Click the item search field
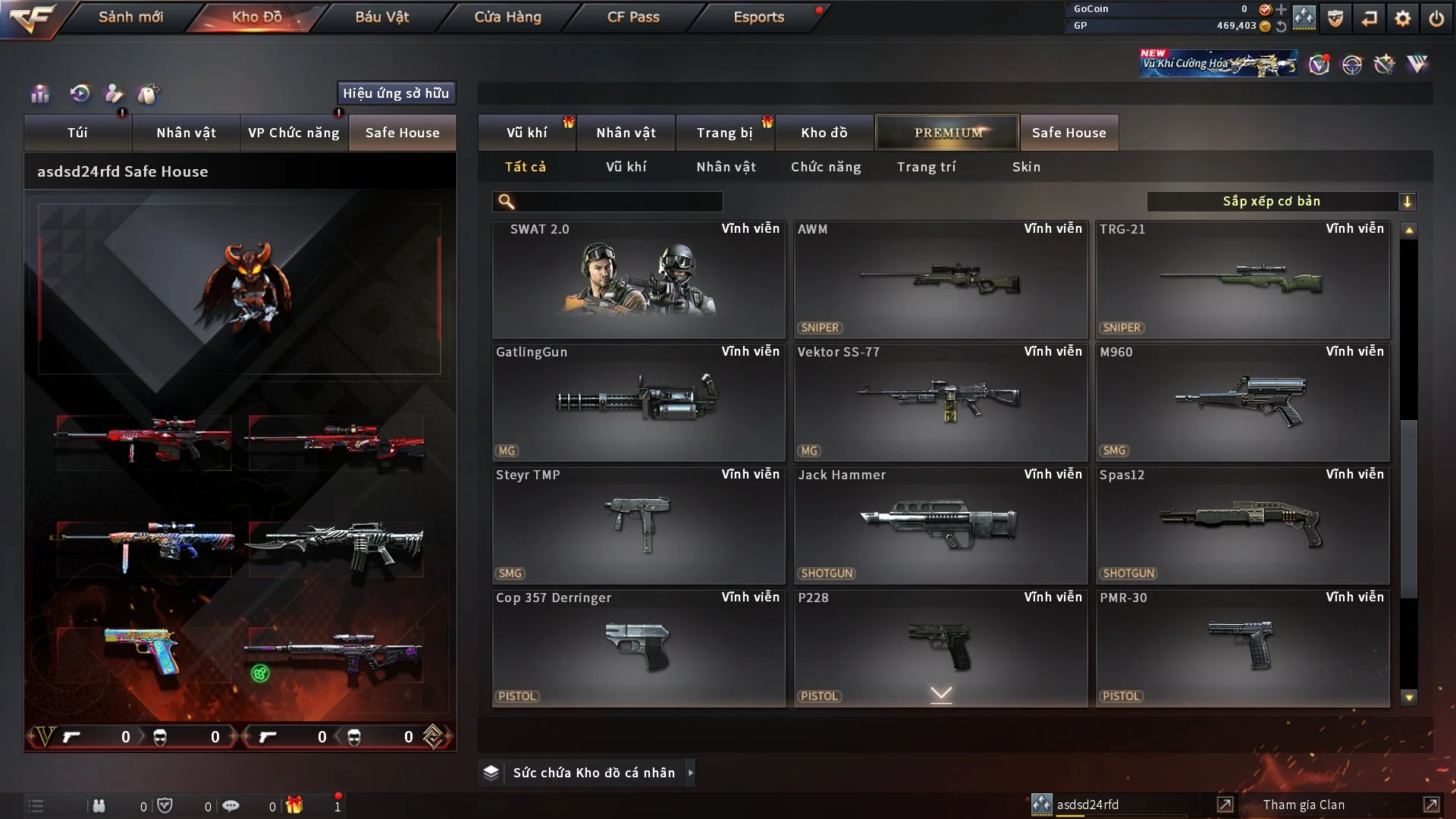Viewport: 1456px width, 819px height. click(x=618, y=202)
